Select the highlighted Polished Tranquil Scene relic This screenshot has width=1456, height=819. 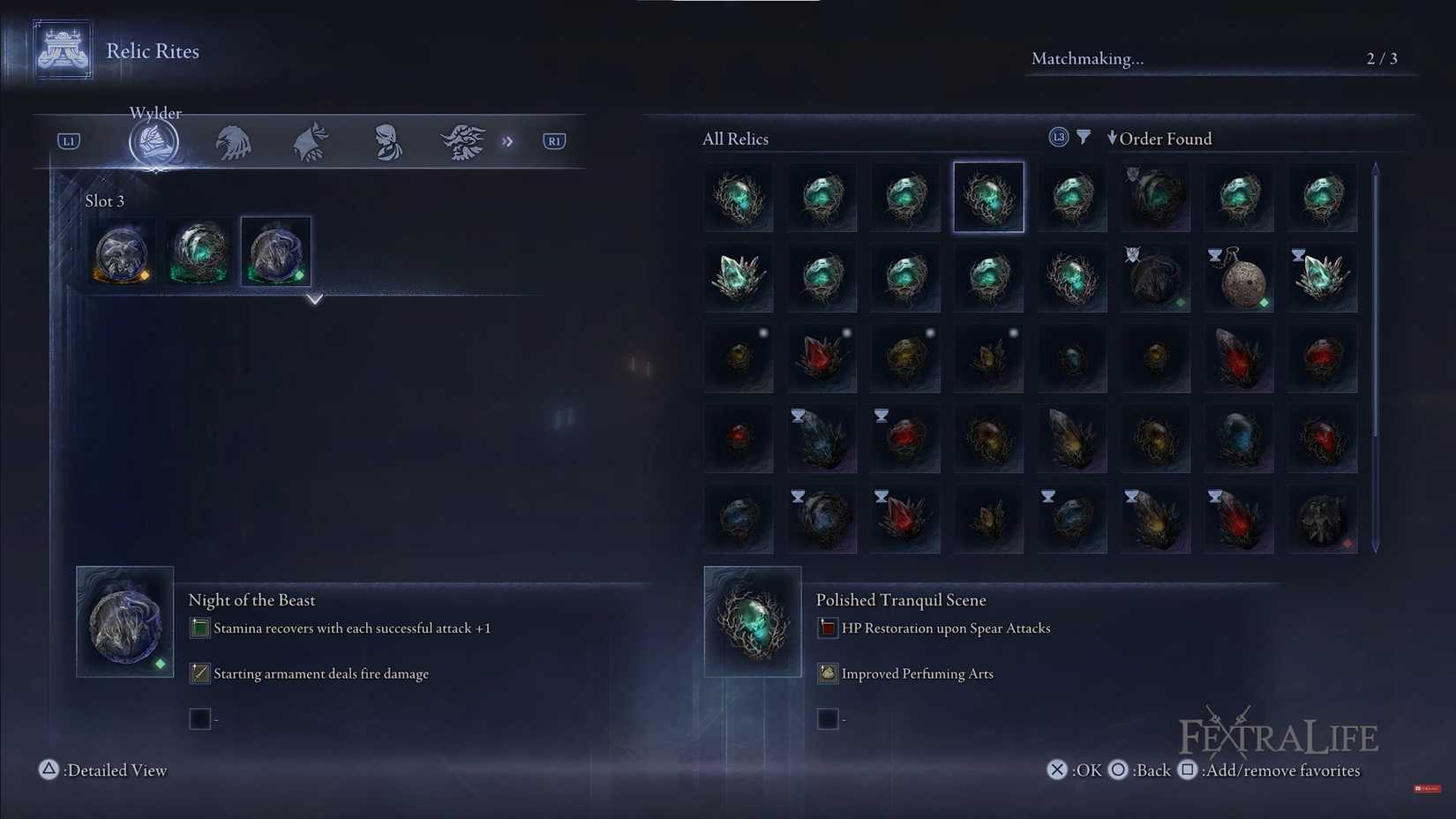coord(988,197)
